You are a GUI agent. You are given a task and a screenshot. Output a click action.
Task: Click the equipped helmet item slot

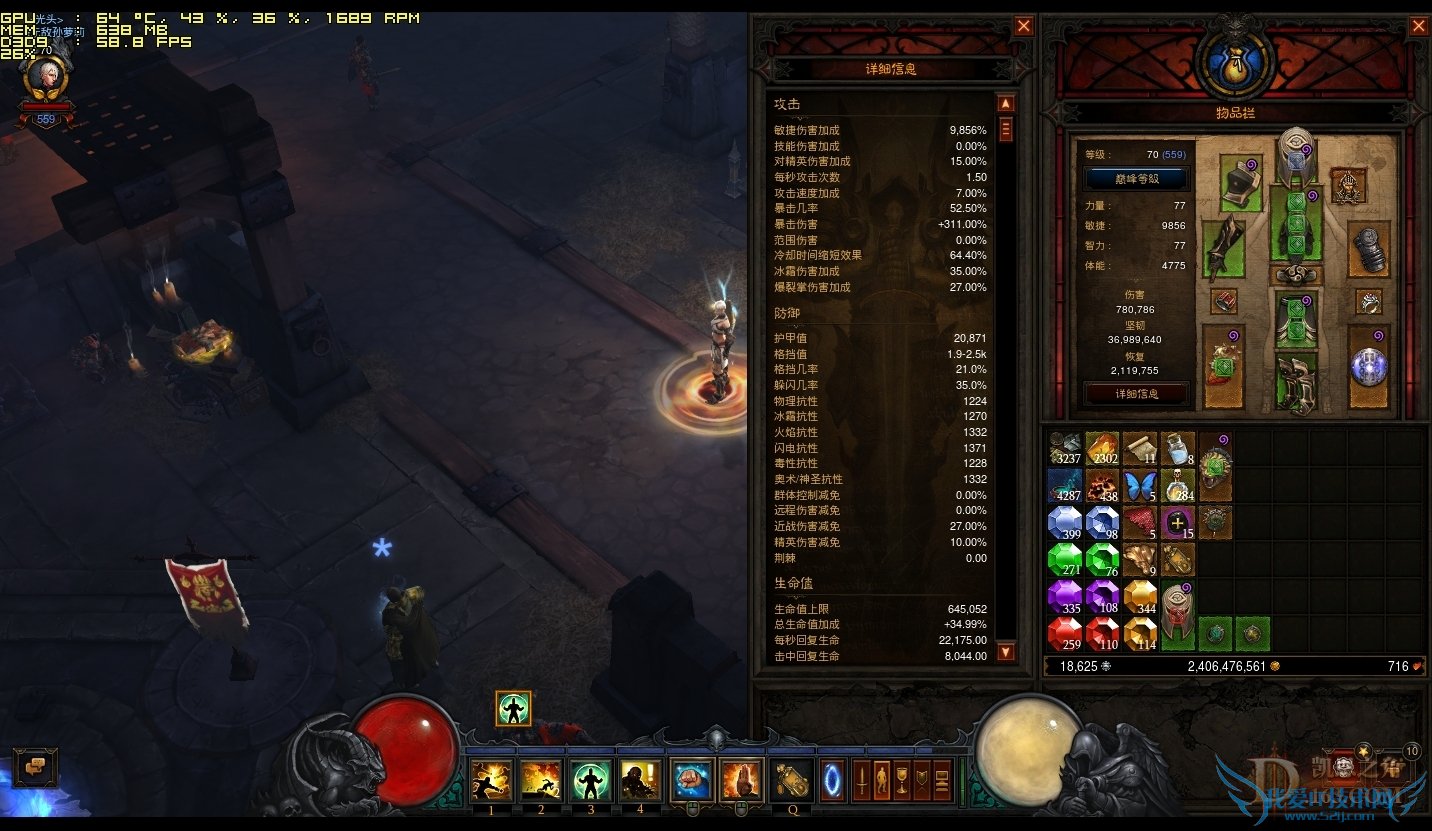pyautogui.click(x=1296, y=156)
